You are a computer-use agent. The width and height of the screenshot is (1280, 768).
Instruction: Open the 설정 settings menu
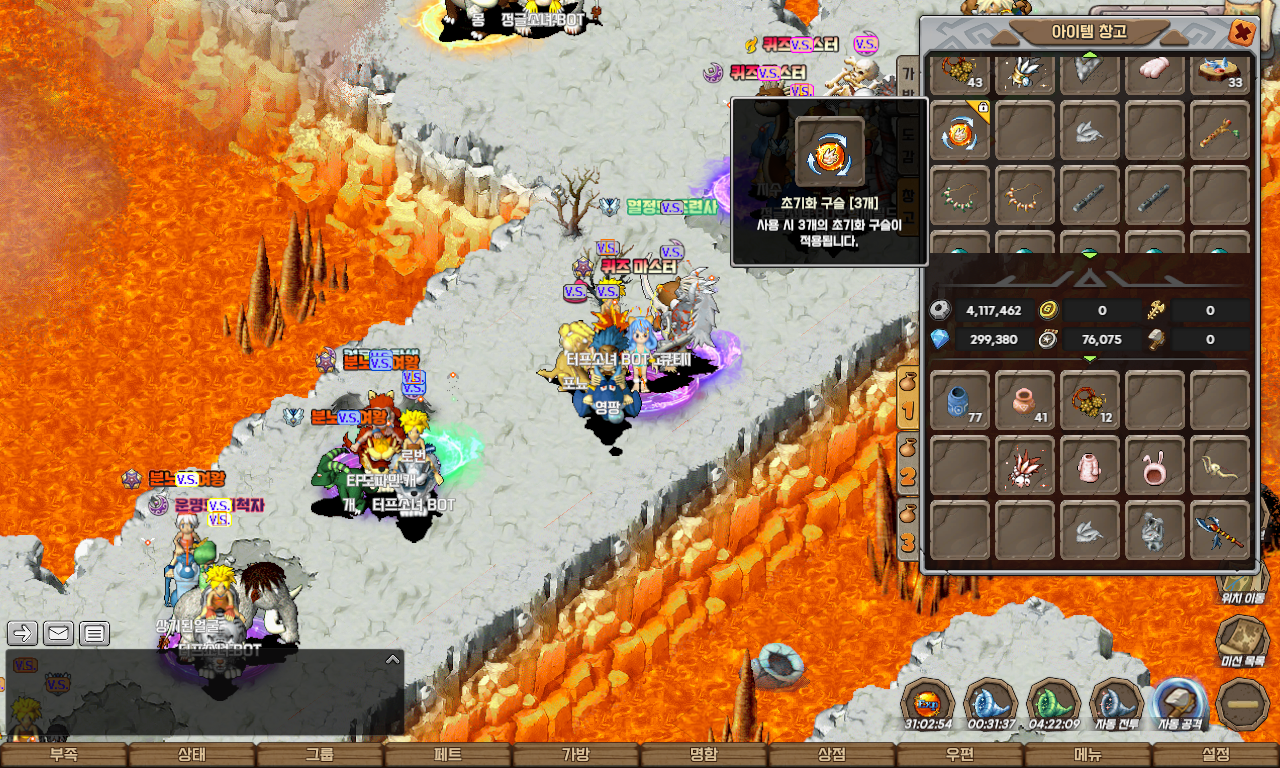point(1216,755)
